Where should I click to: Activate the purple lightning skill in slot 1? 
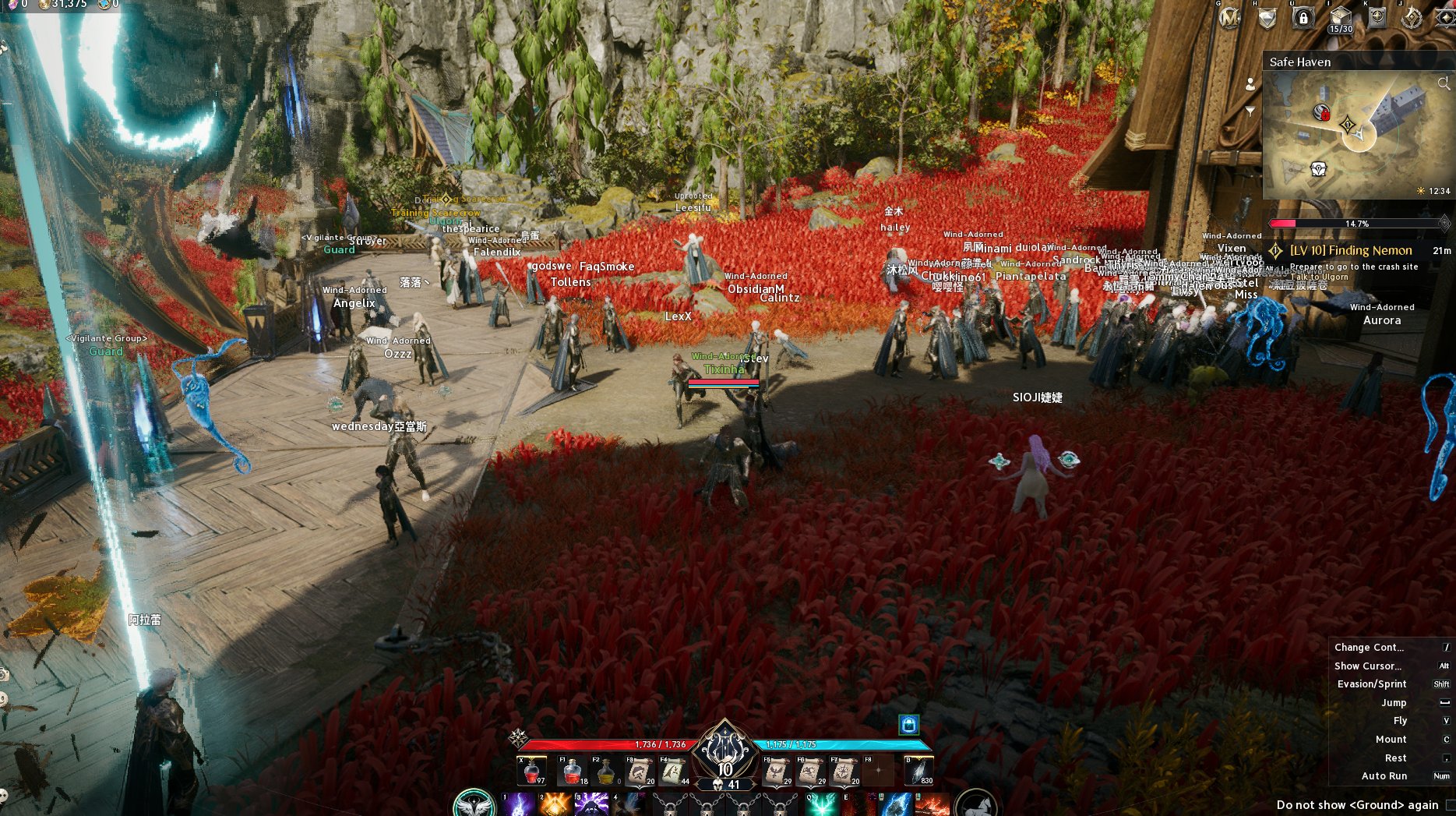pyautogui.click(x=517, y=805)
